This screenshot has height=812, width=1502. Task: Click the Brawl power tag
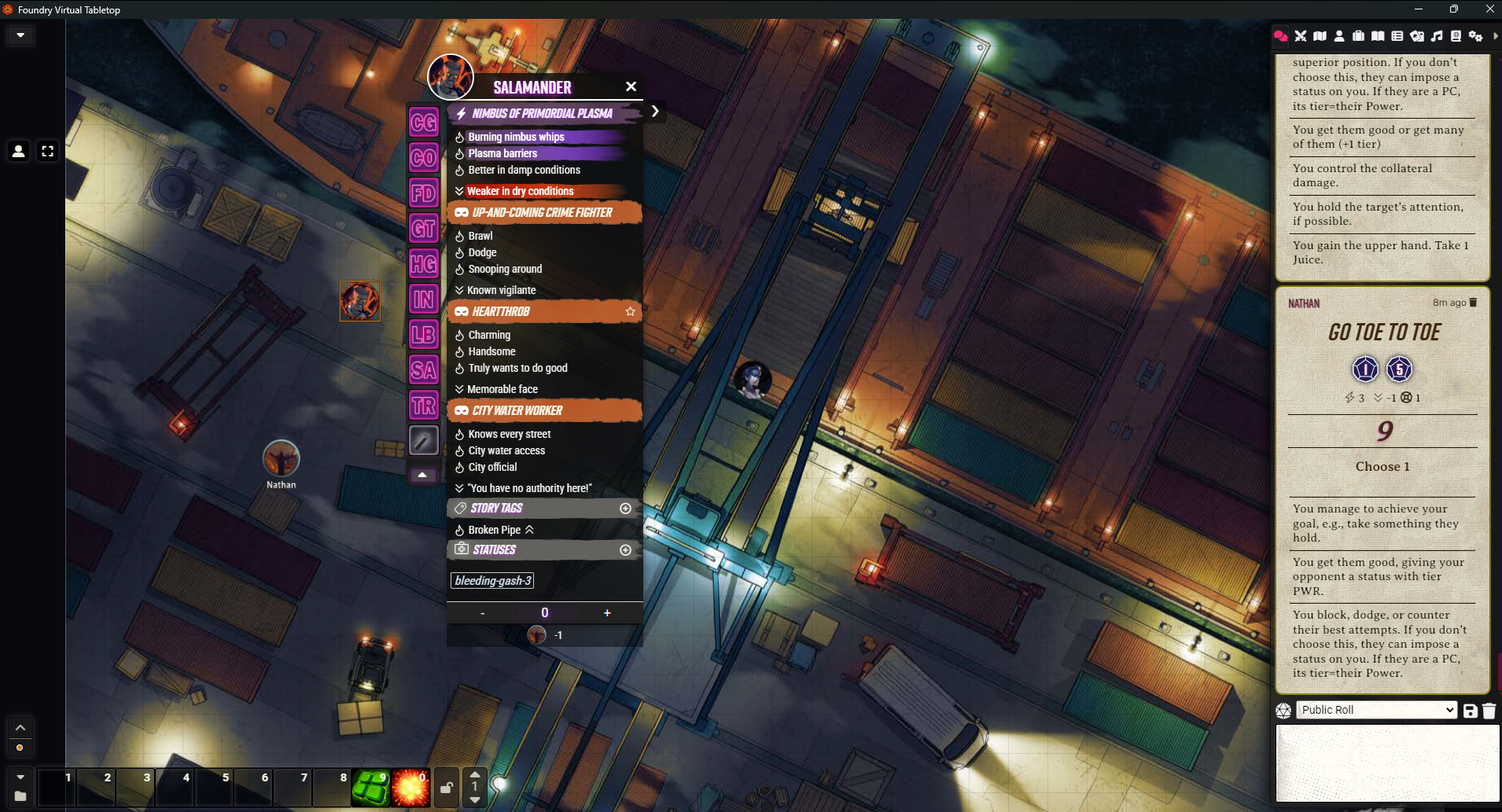tap(480, 236)
